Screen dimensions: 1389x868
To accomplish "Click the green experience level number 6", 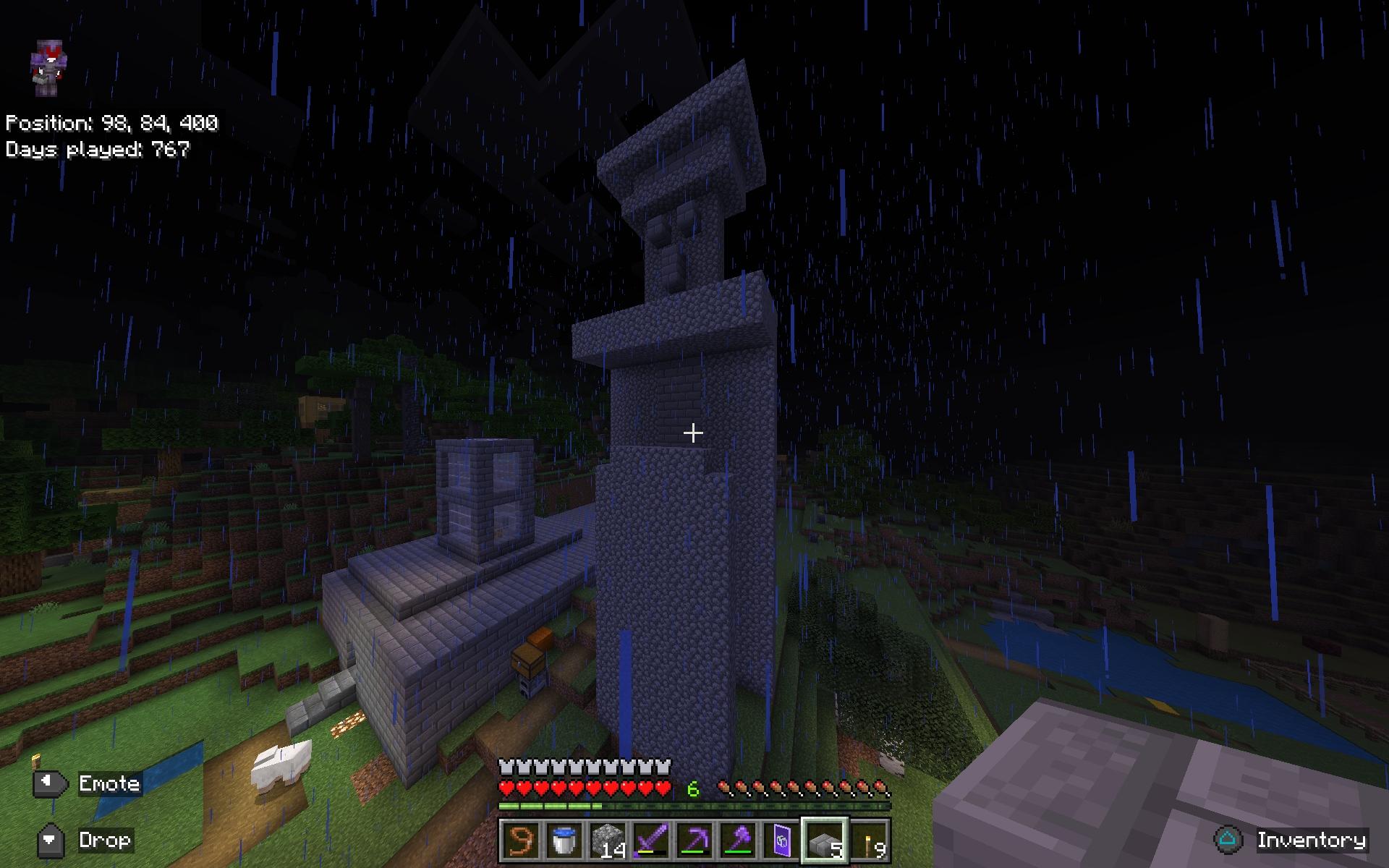I will (692, 788).
